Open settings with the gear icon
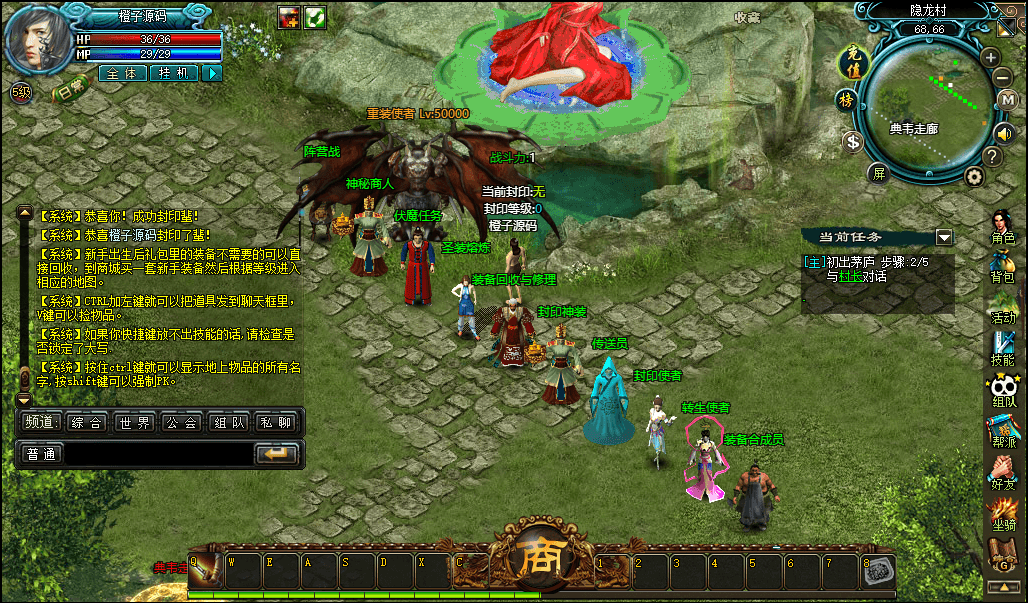The image size is (1028, 603). (974, 176)
